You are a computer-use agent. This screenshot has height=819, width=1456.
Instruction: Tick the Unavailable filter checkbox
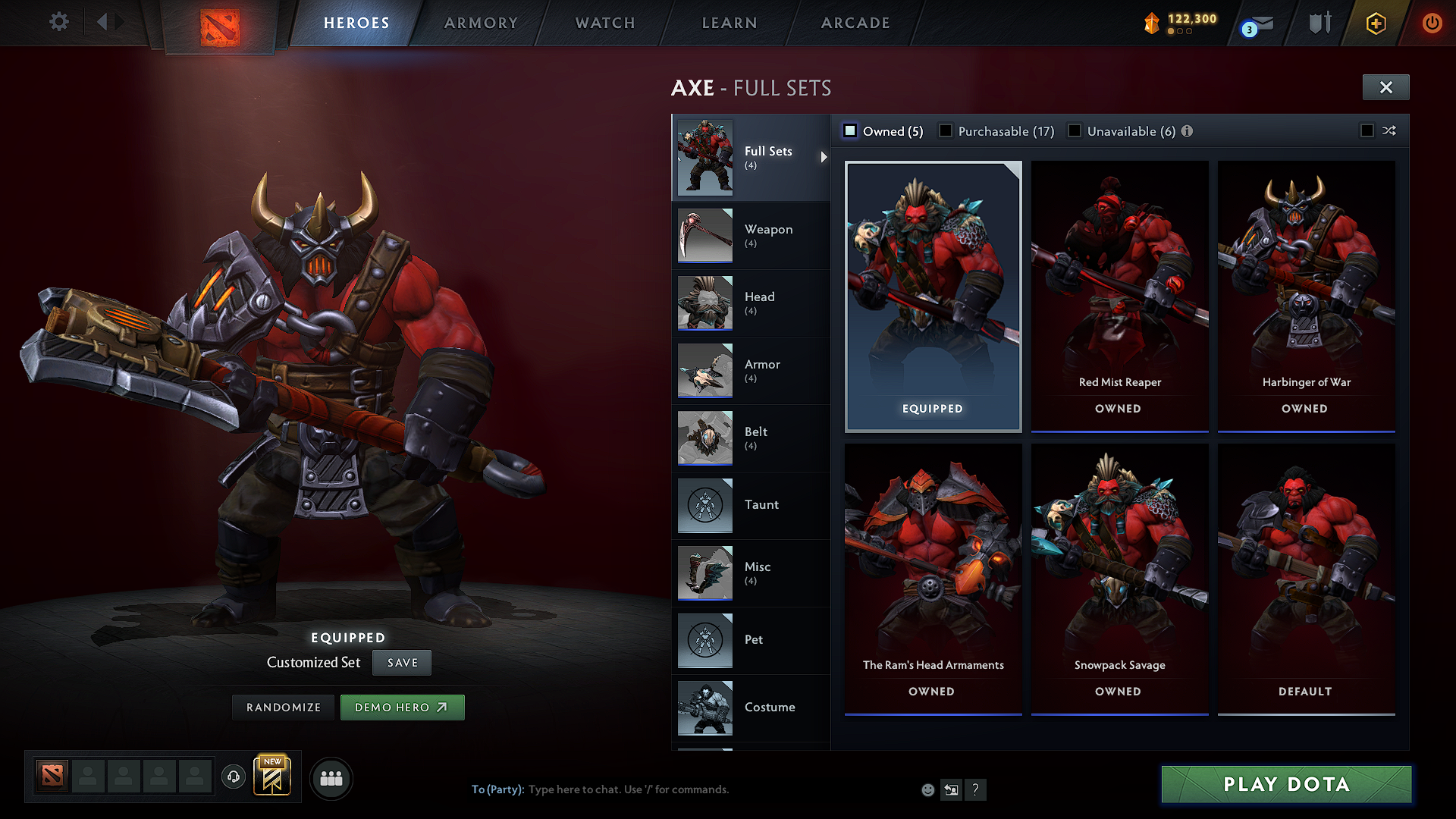(1075, 131)
